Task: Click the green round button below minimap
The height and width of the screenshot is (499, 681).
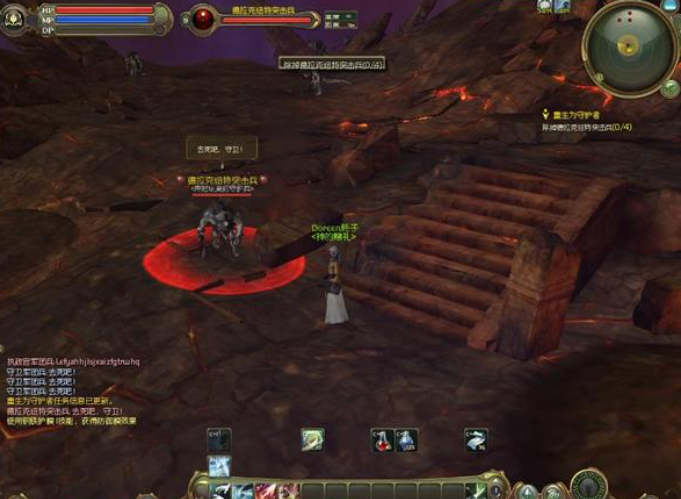Action: pos(670,88)
